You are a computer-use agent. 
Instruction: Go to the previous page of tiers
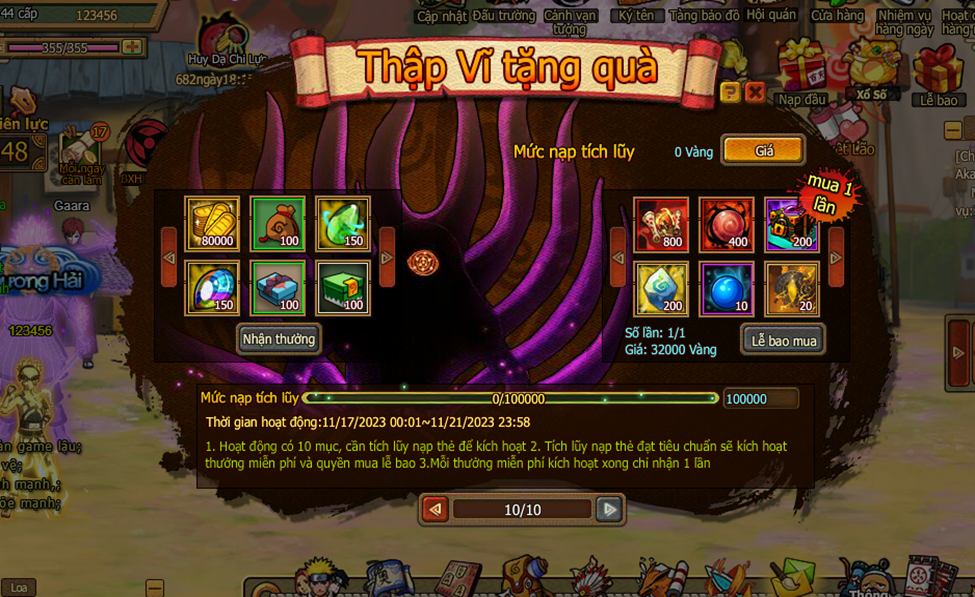point(435,509)
